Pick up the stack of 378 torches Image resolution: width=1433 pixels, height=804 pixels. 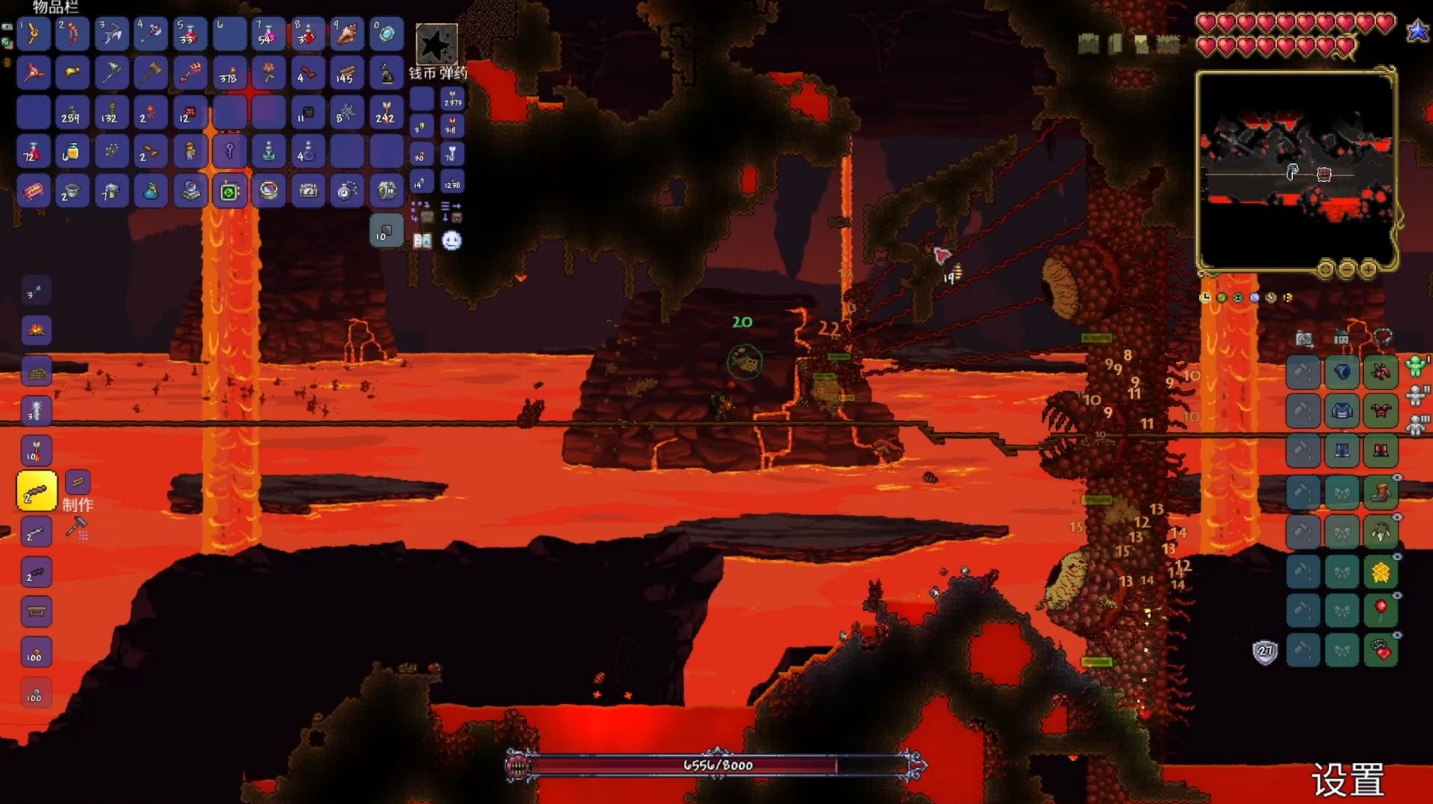point(229,73)
